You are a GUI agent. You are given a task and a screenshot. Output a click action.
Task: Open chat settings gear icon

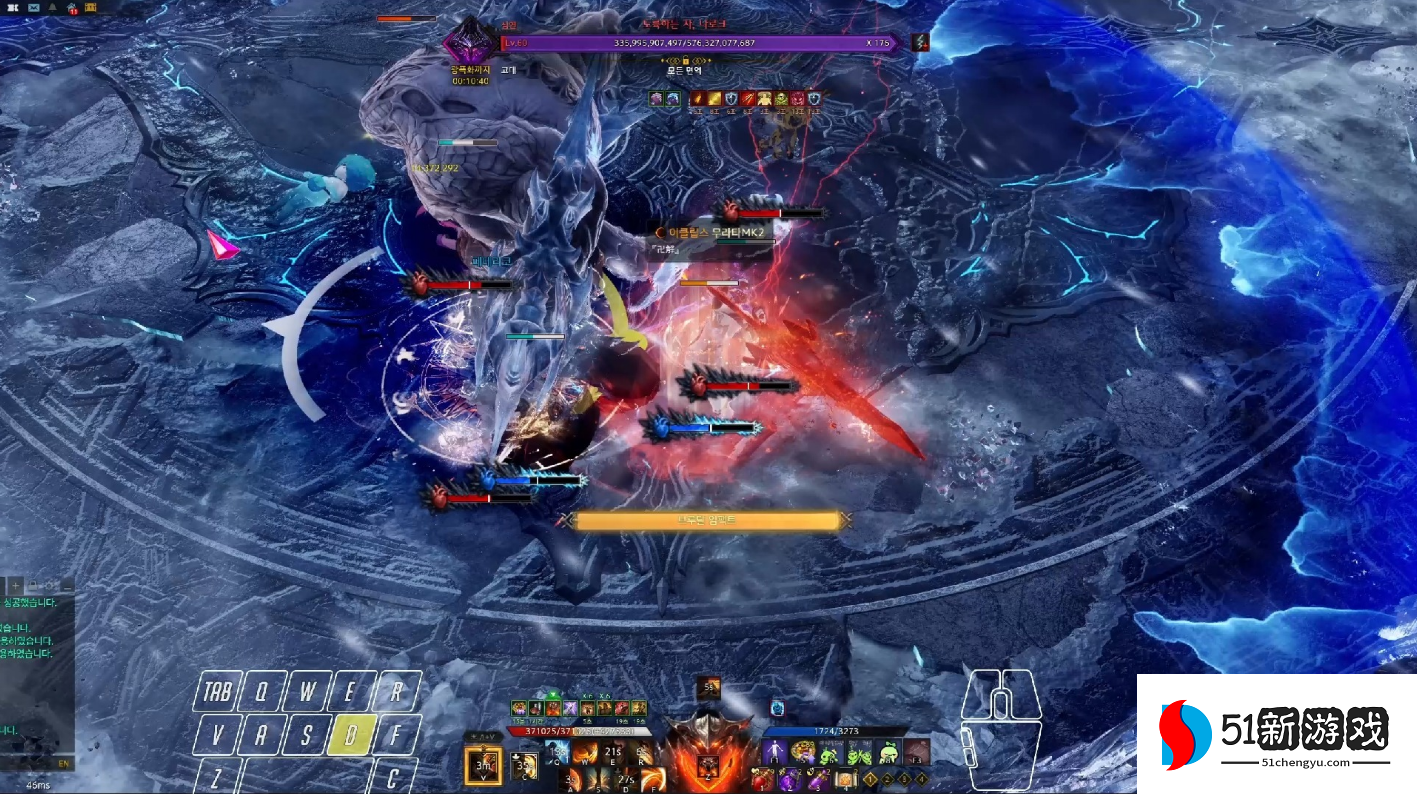(x=50, y=584)
